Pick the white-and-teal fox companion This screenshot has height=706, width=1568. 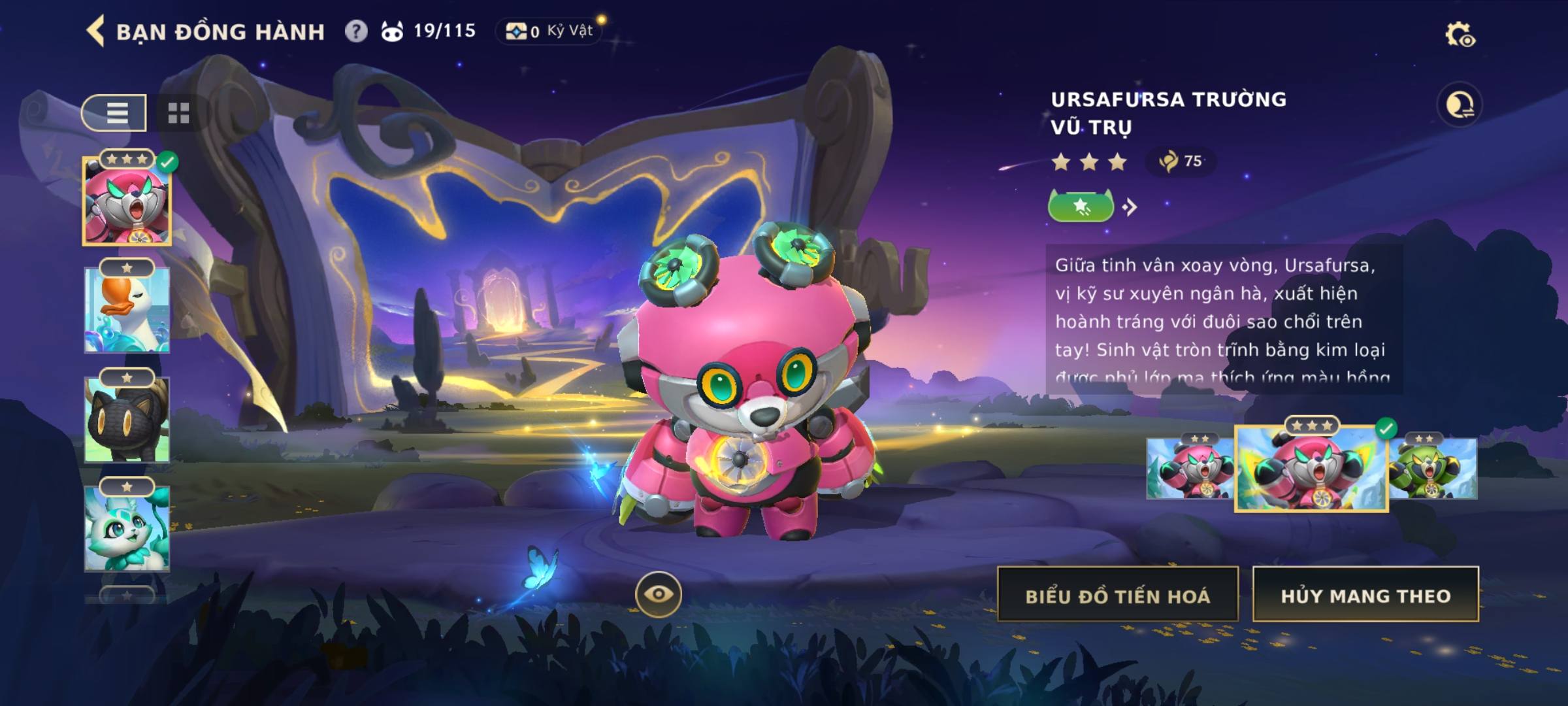[127, 528]
